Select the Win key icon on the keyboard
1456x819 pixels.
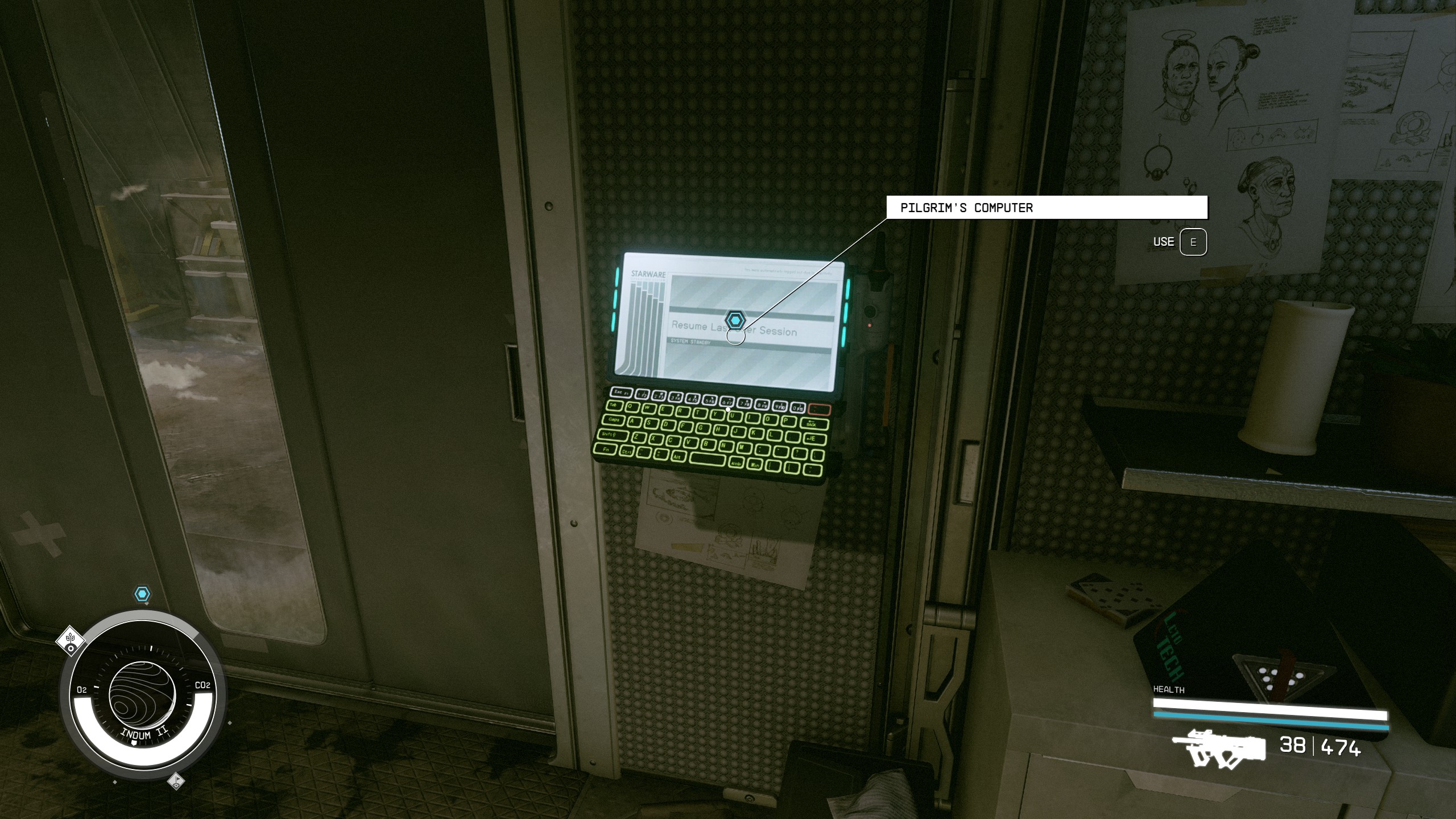click(756, 465)
